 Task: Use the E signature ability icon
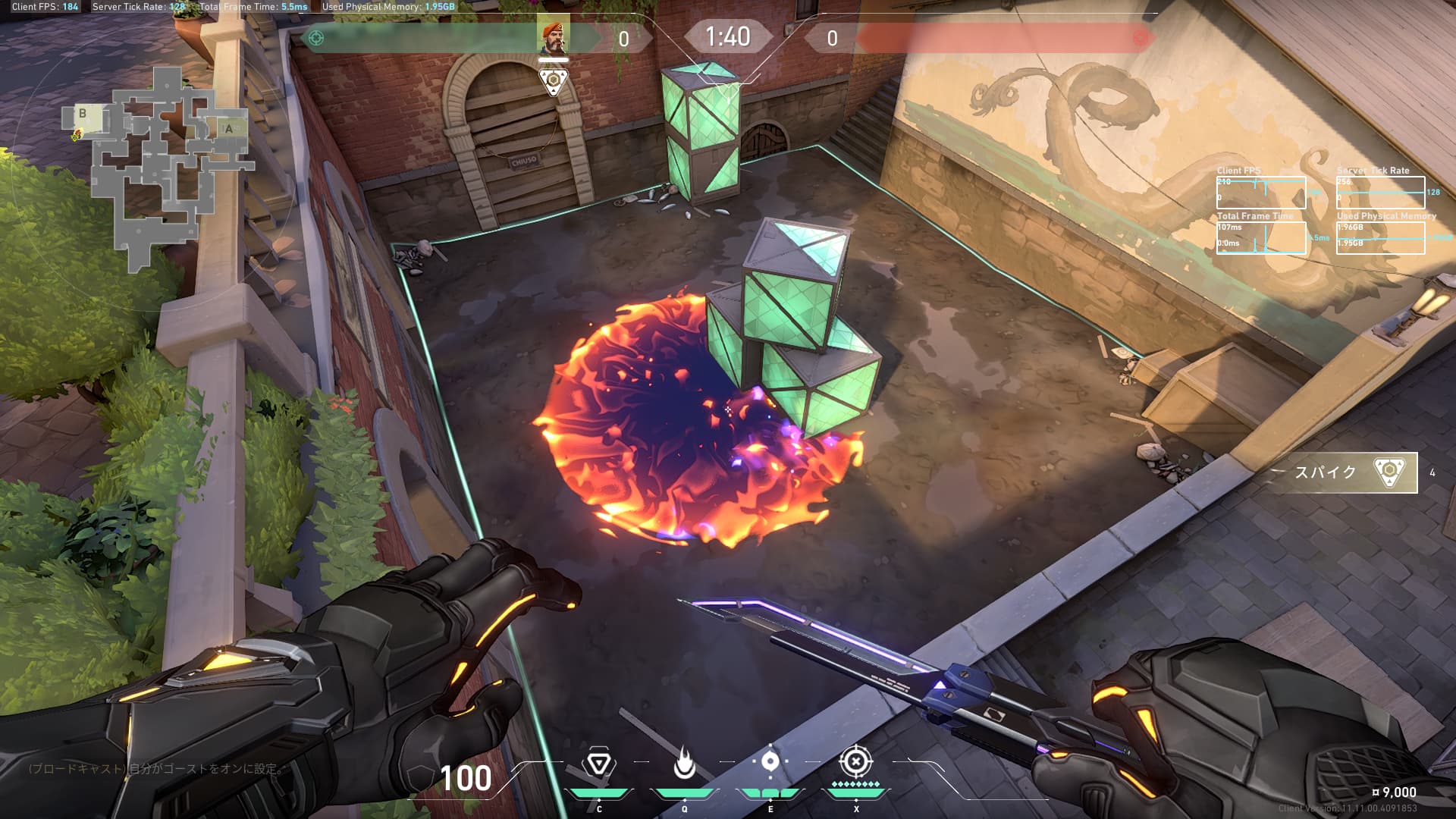click(770, 762)
